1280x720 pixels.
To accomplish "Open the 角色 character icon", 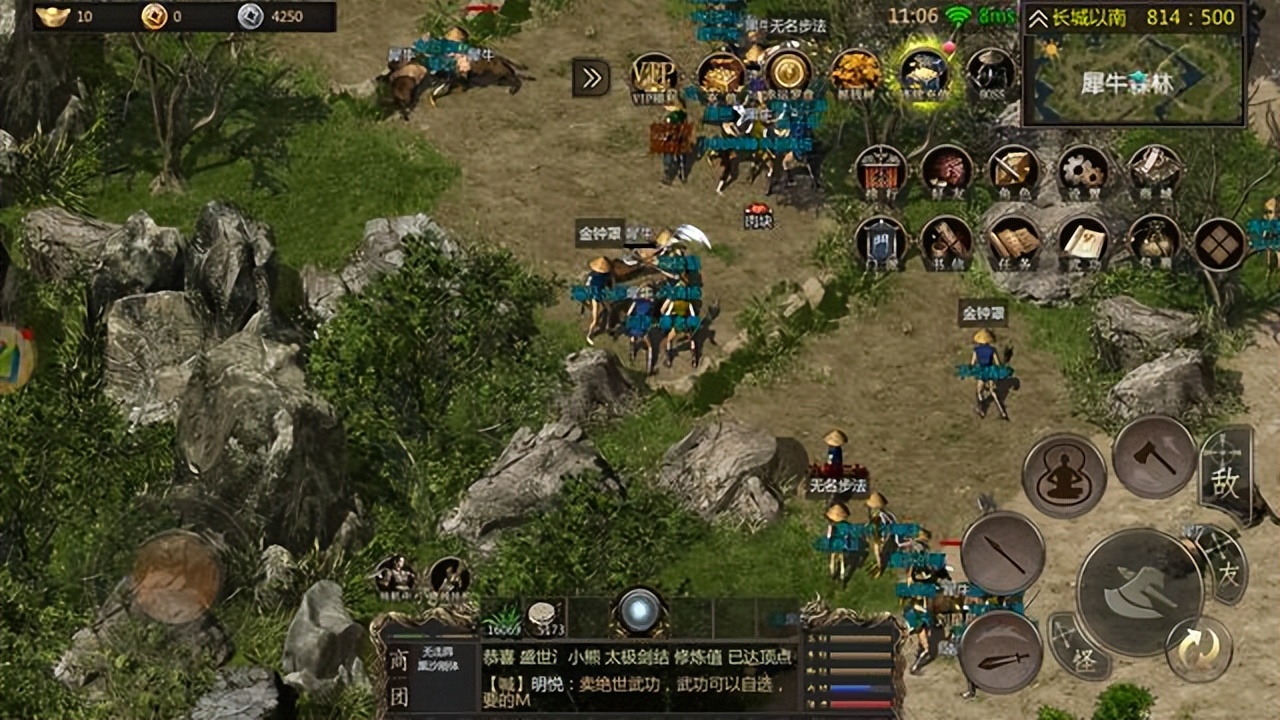I will pyautogui.click(x=1014, y=170).
